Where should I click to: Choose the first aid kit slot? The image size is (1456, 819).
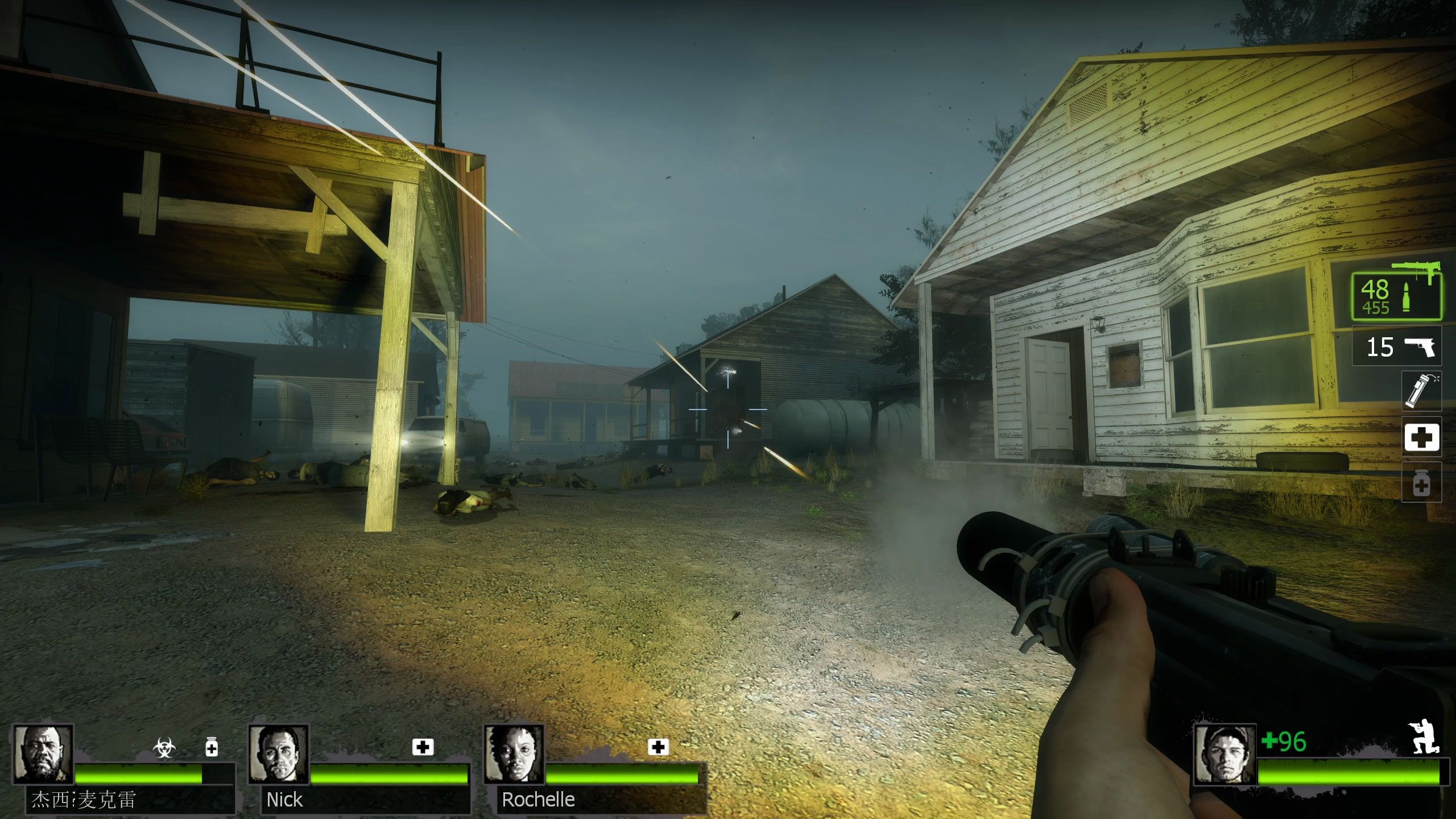(1422, 437)
